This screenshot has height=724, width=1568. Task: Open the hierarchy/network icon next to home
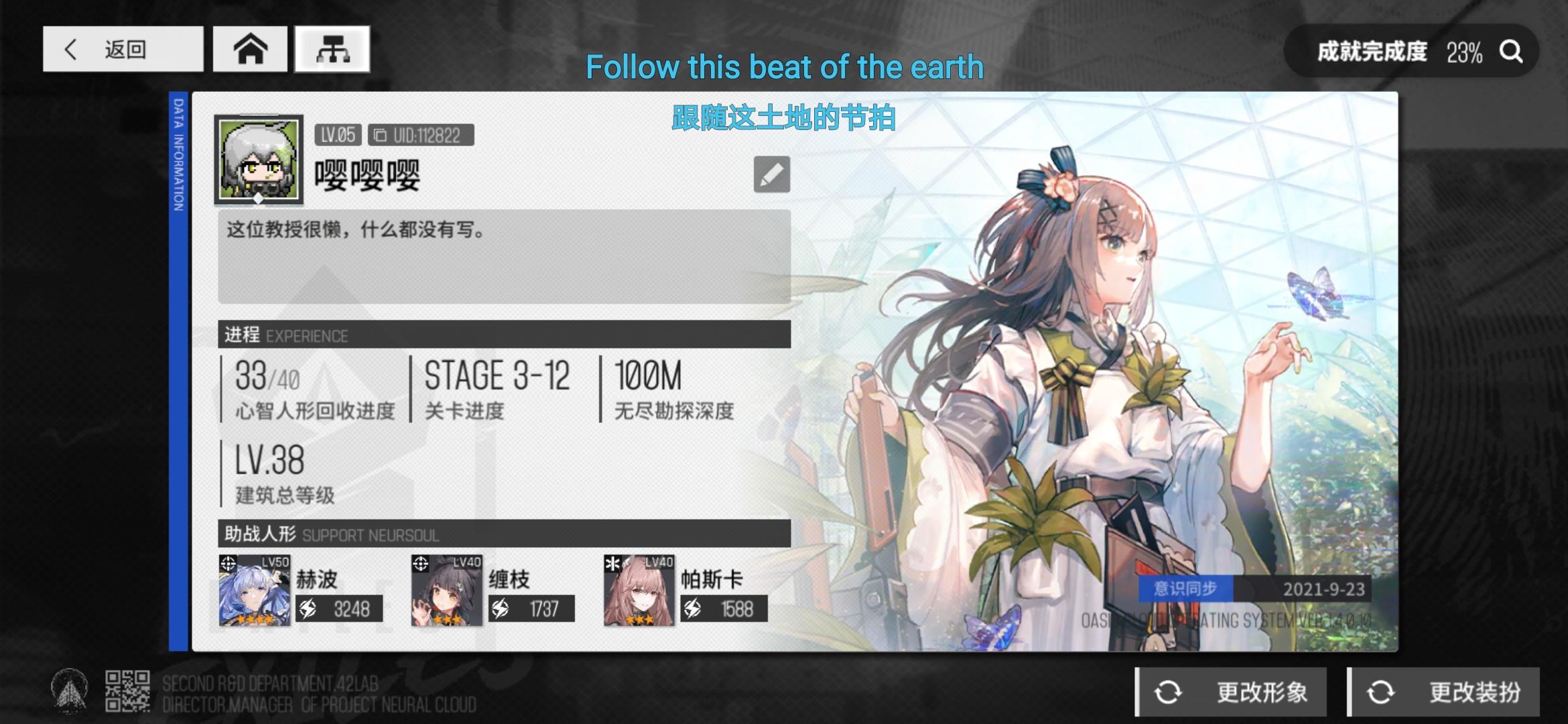point(333,50)
